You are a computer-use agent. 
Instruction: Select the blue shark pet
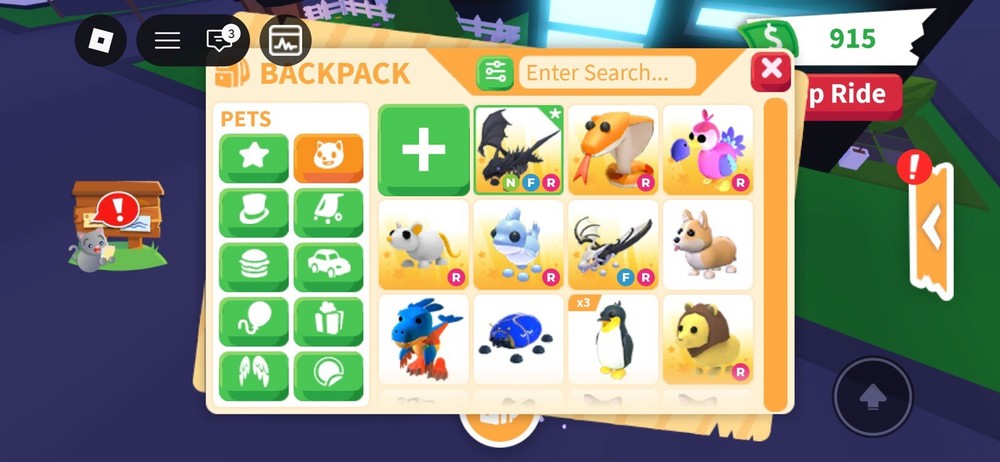pyautogui.click(x=518, y=245)
